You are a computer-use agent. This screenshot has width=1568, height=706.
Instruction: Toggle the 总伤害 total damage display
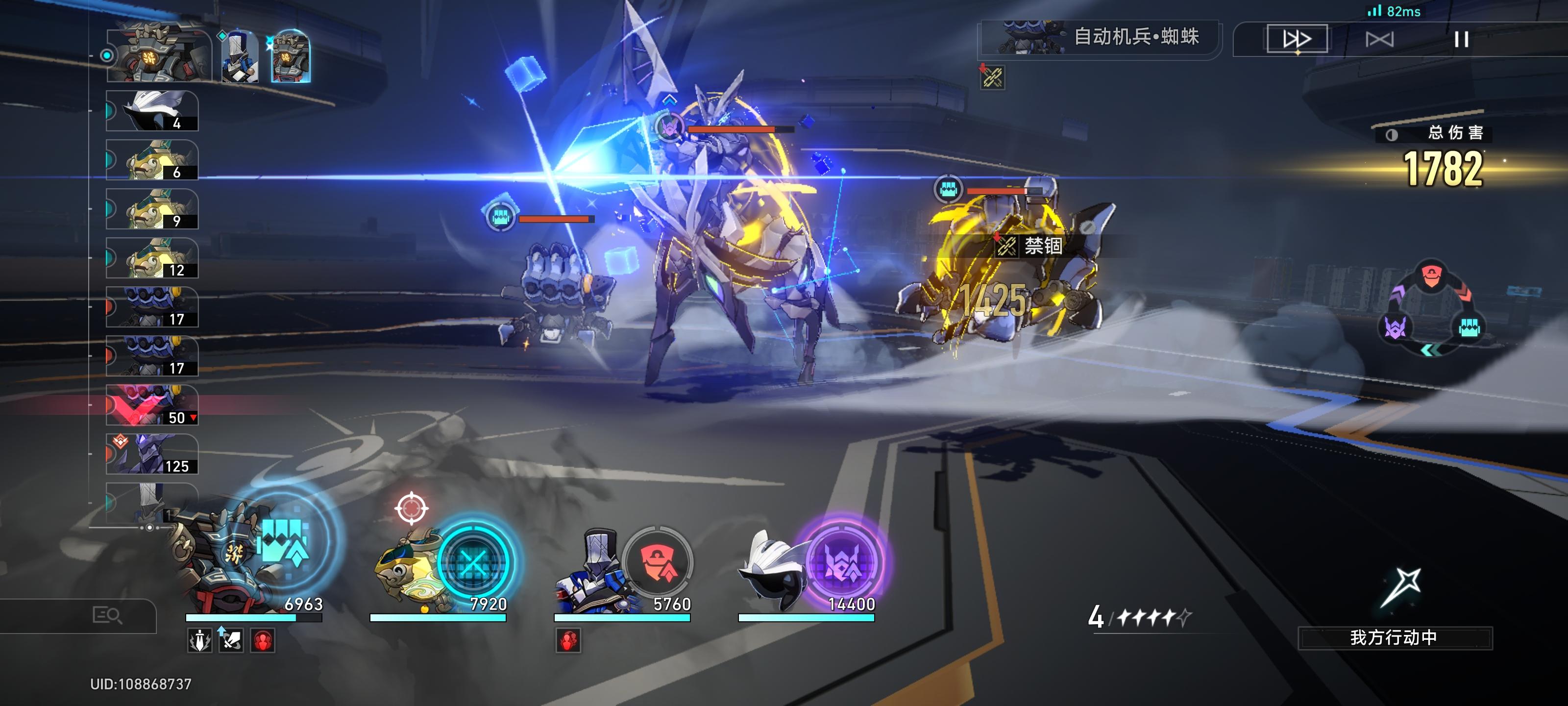click(1392, 135)
